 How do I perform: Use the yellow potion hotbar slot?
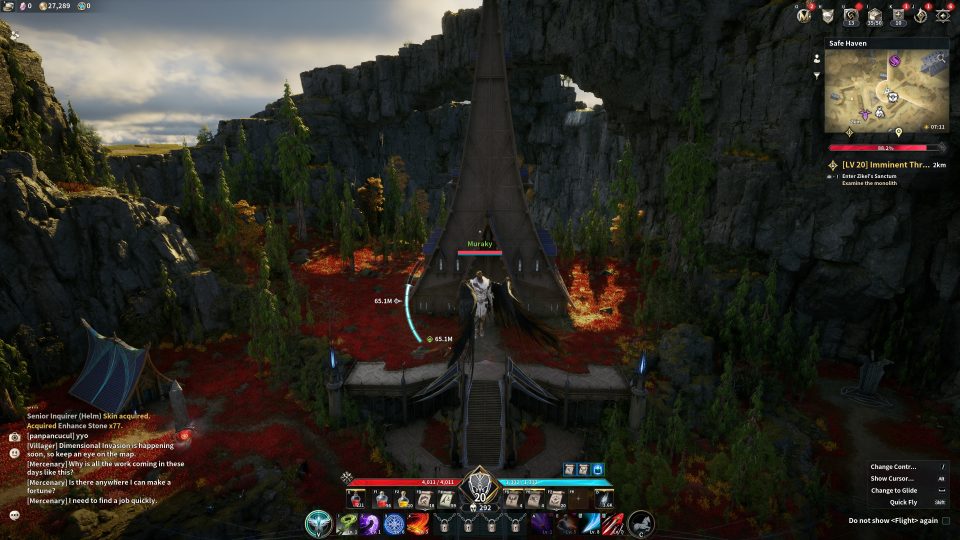tap(405, 499)
